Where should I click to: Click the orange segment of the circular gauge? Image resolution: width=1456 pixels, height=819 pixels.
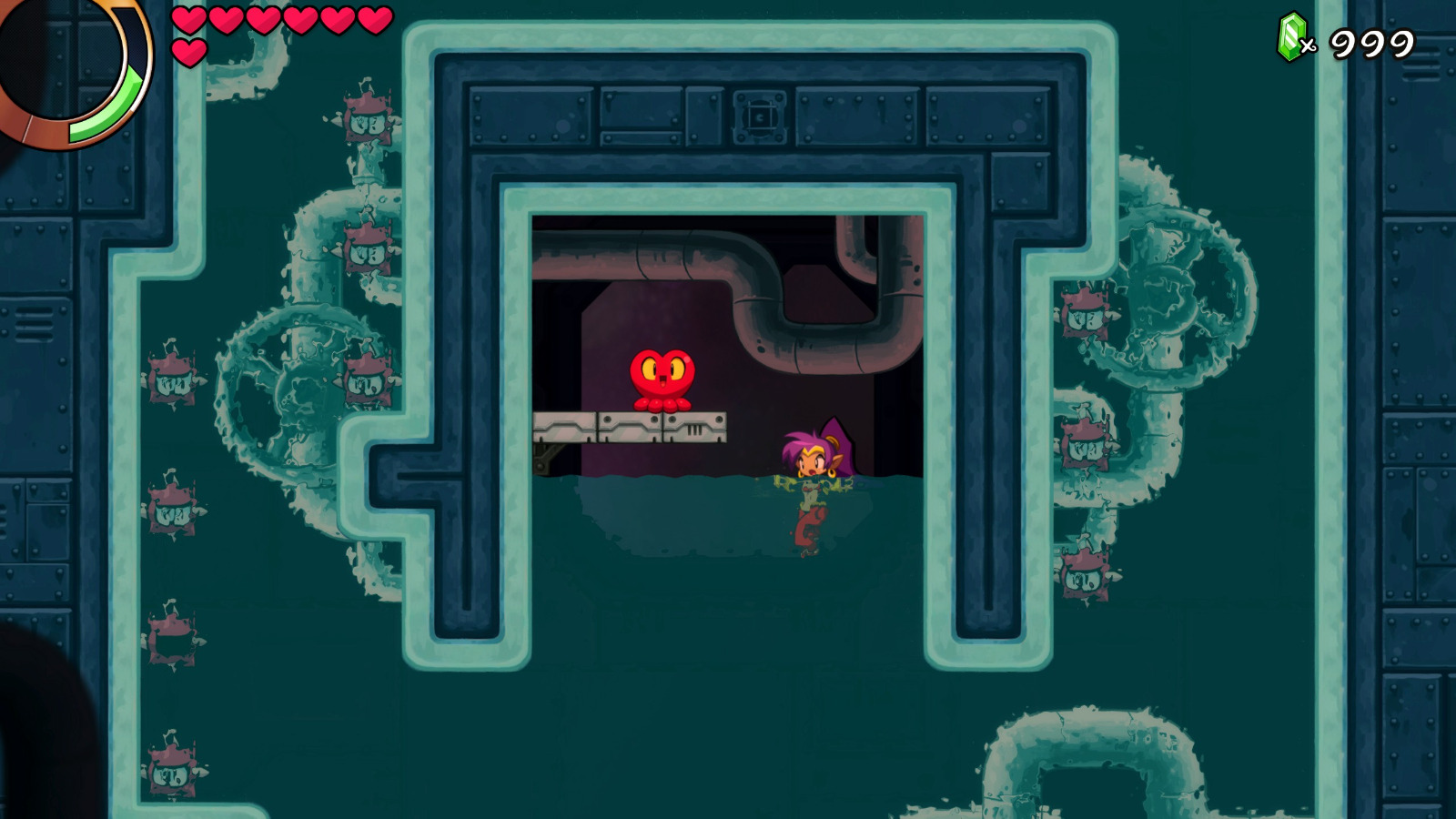(x=41, y=132)
